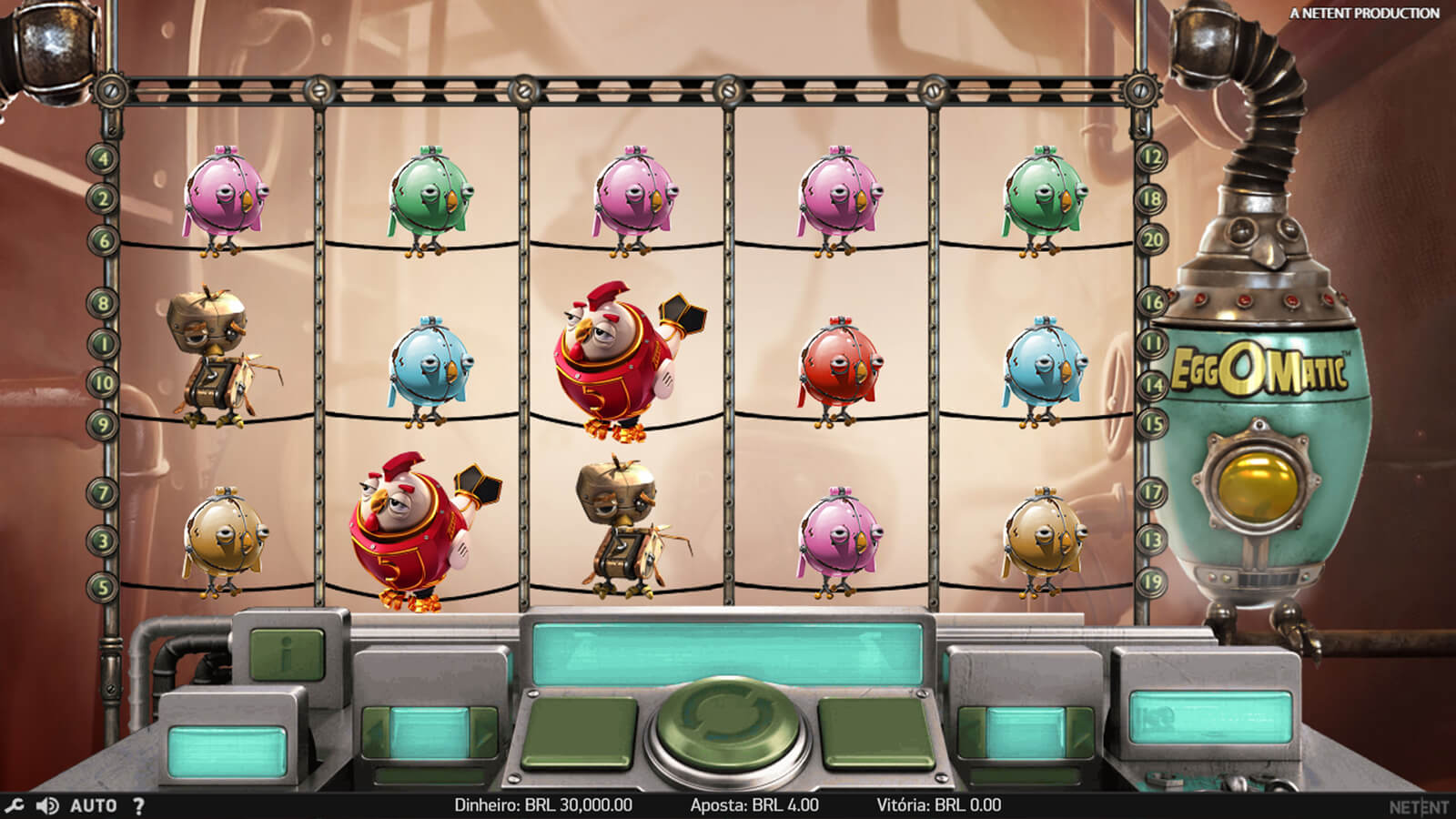Show payline 20 using its number marker
This screenshot has width=1456, height=819.
pyautogui.click(x=1153, y=240)
